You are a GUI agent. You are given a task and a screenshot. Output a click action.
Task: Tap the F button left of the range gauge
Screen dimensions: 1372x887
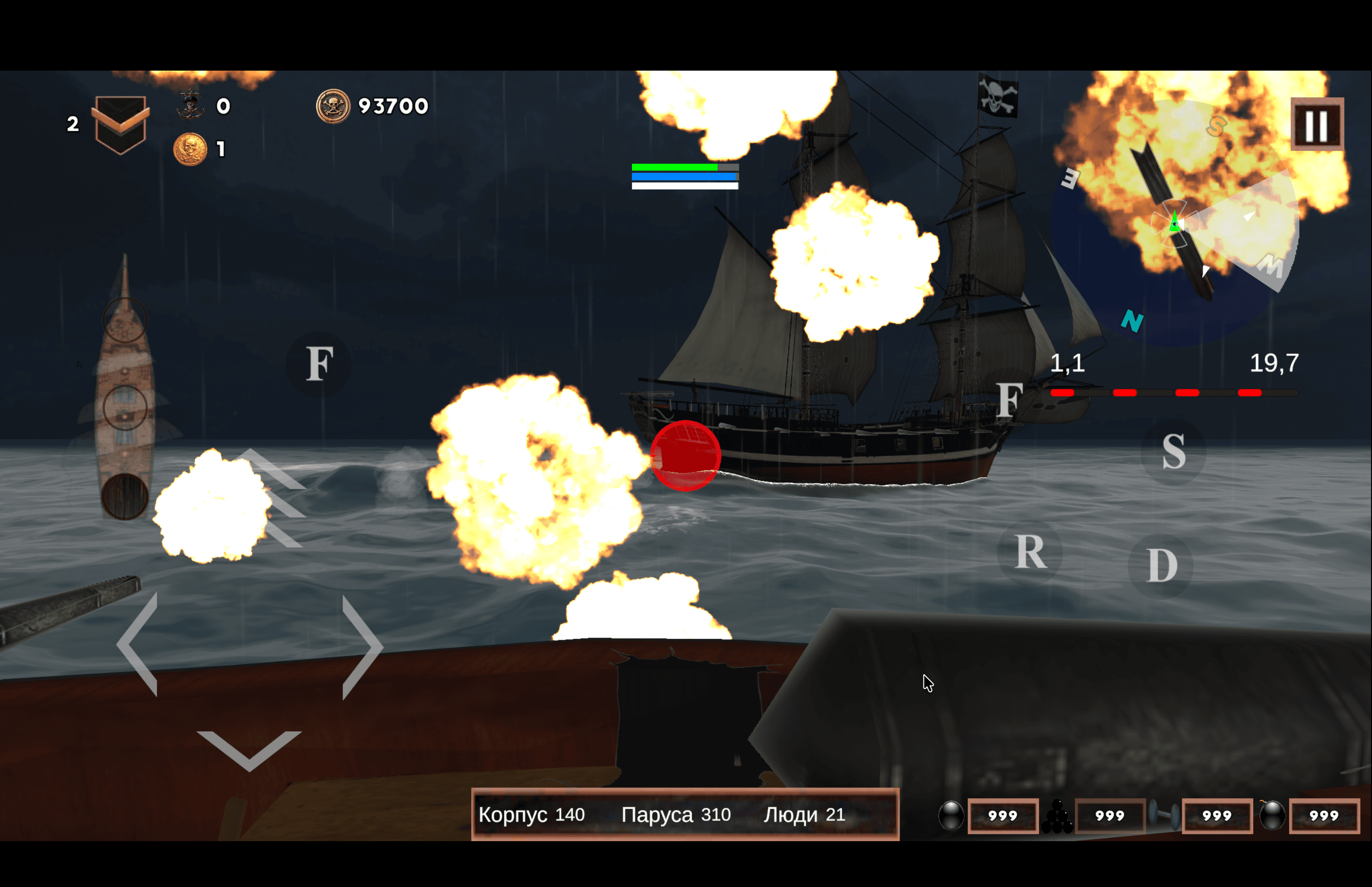[x=1009, y=400]
